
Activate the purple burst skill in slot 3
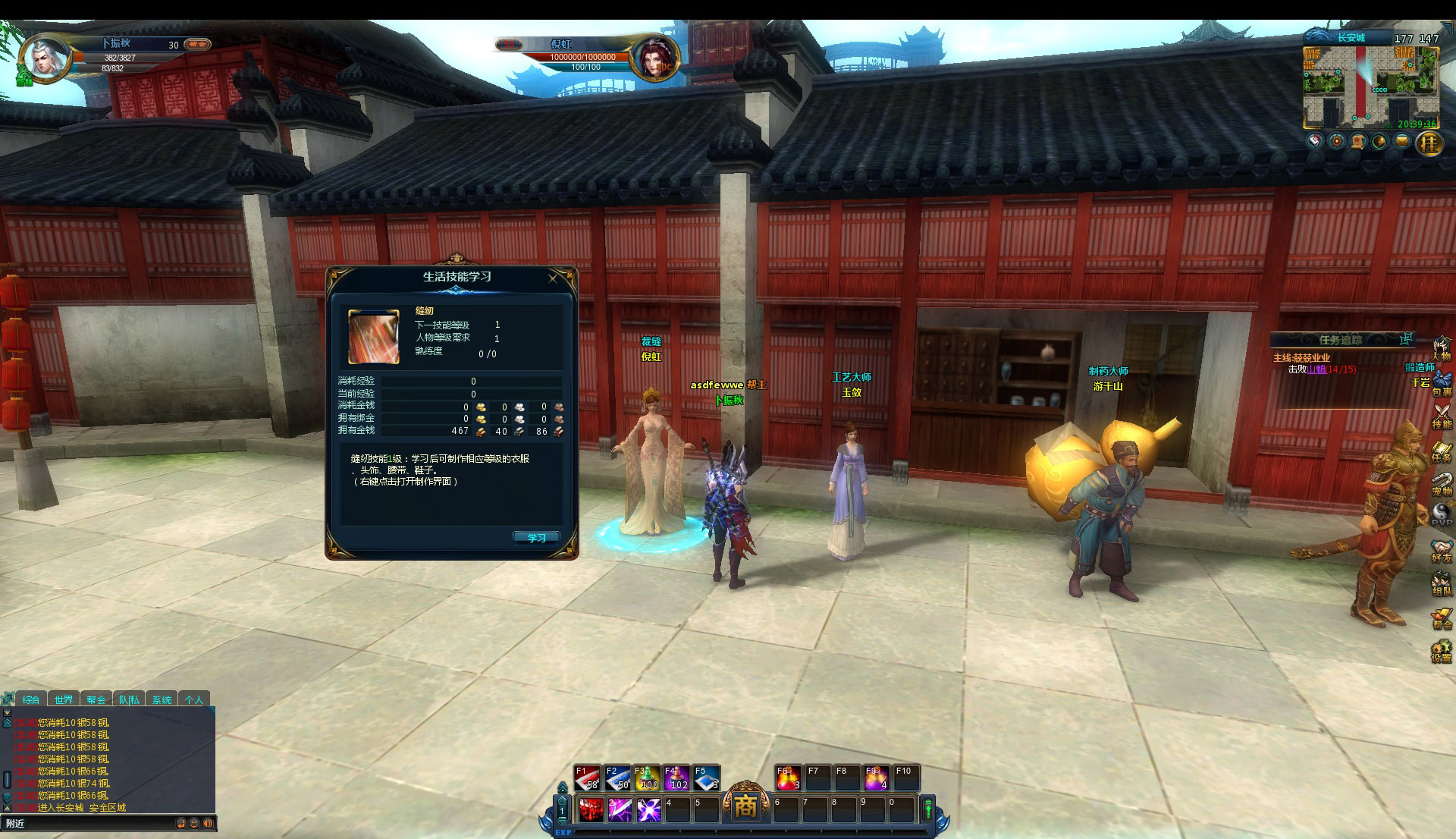(648, 810)
